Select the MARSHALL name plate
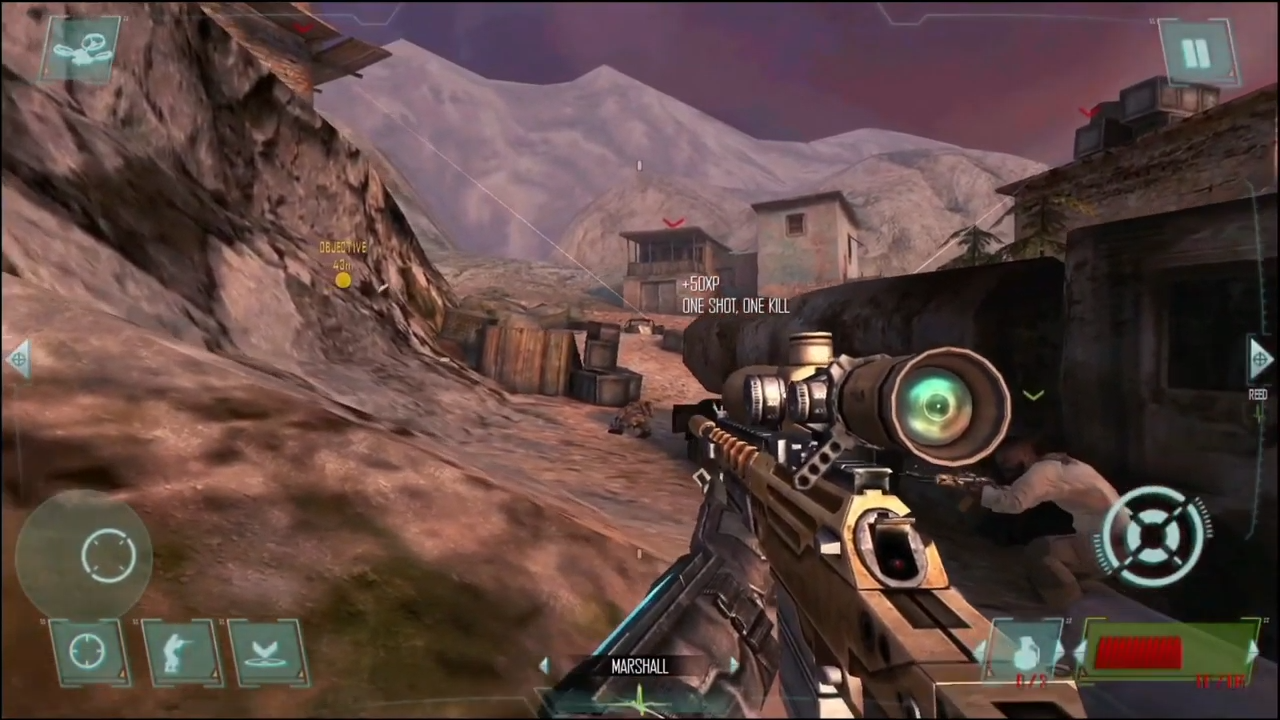 tap(640, 667)
